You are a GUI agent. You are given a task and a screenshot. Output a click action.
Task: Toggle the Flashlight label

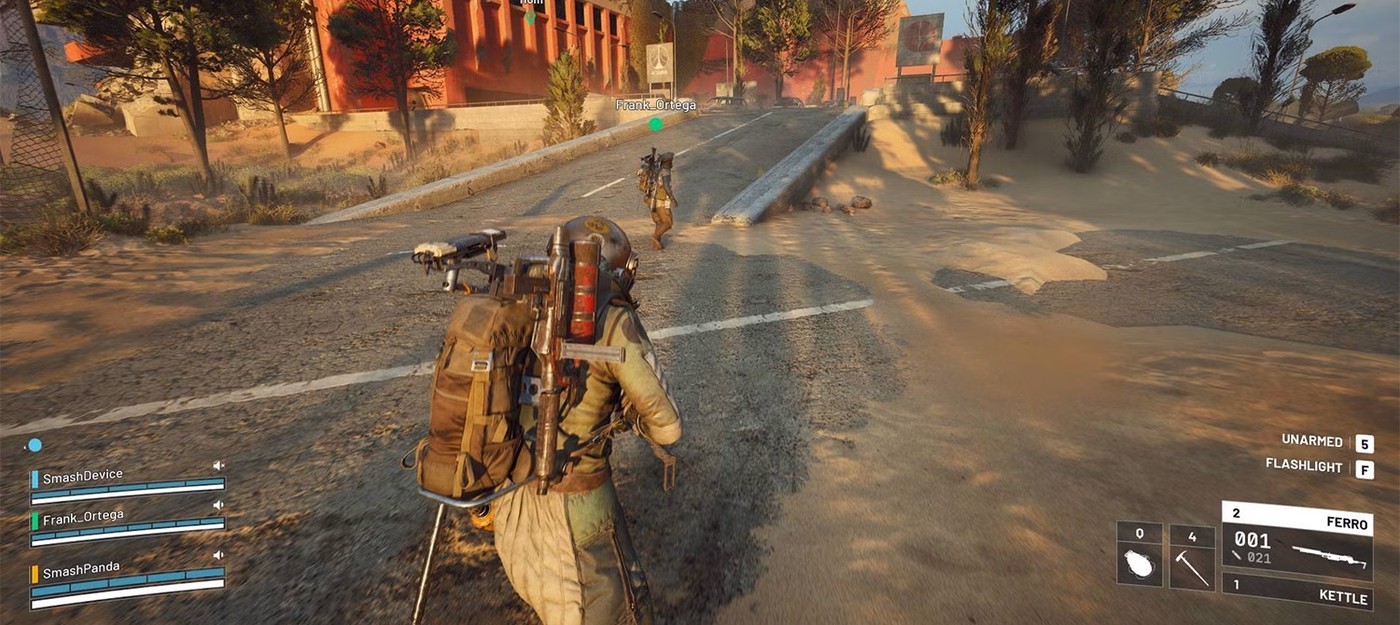[x=1304, y=466]
